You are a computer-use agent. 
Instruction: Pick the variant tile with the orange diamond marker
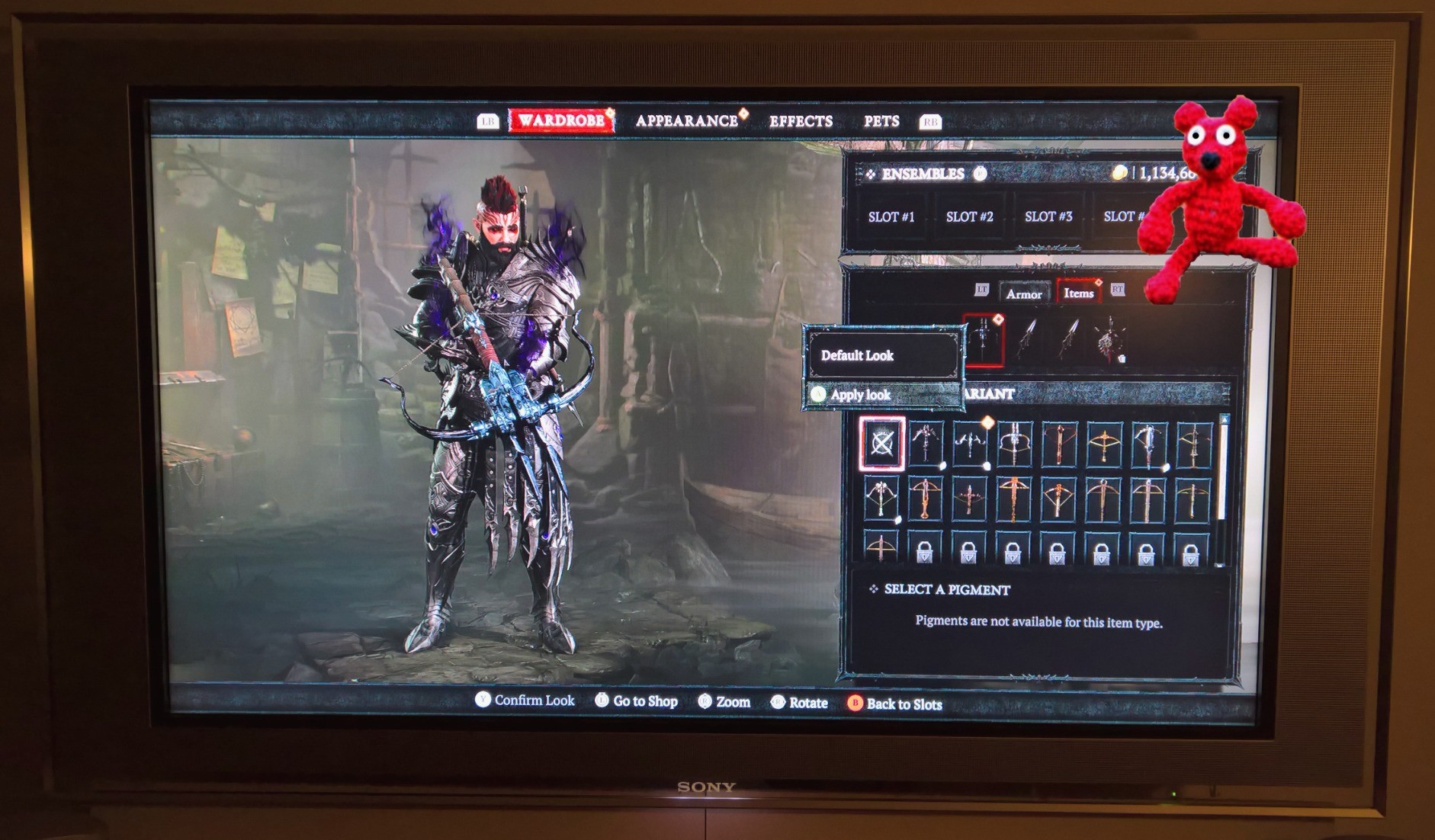(970, 442)
